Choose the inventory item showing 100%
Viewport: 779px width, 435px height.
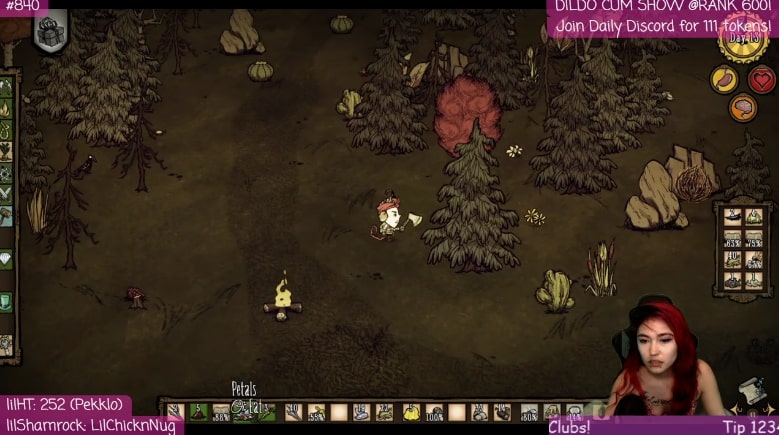434,411
